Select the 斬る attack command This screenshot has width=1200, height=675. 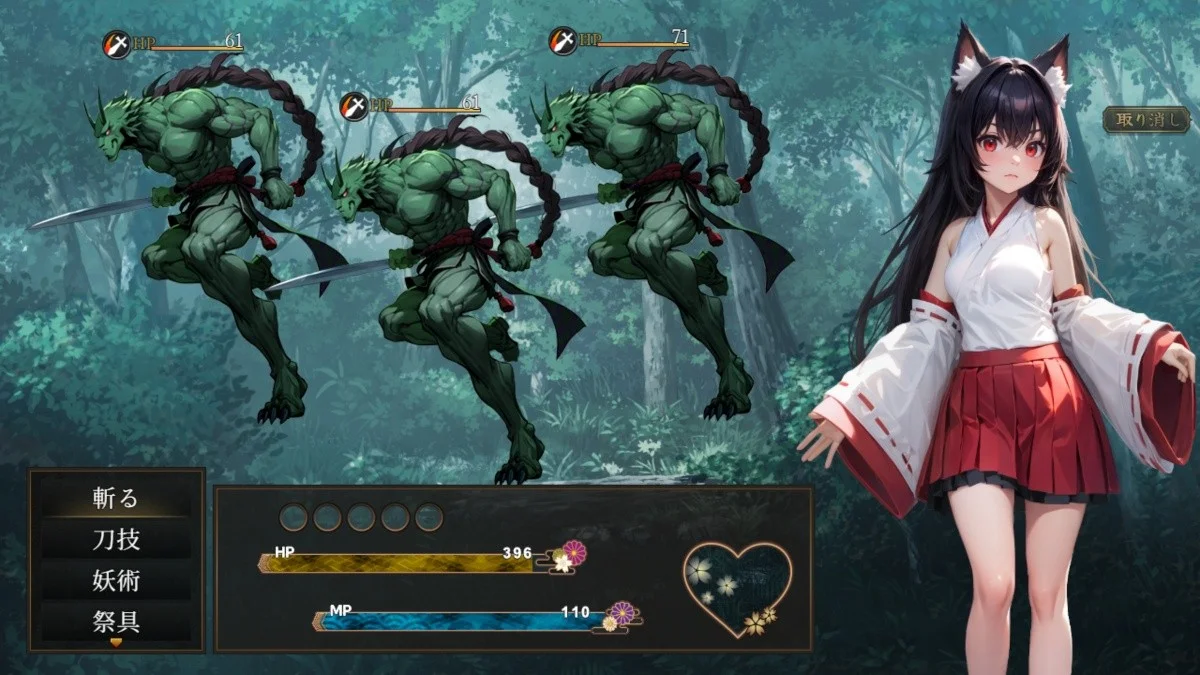click(115, 498)
